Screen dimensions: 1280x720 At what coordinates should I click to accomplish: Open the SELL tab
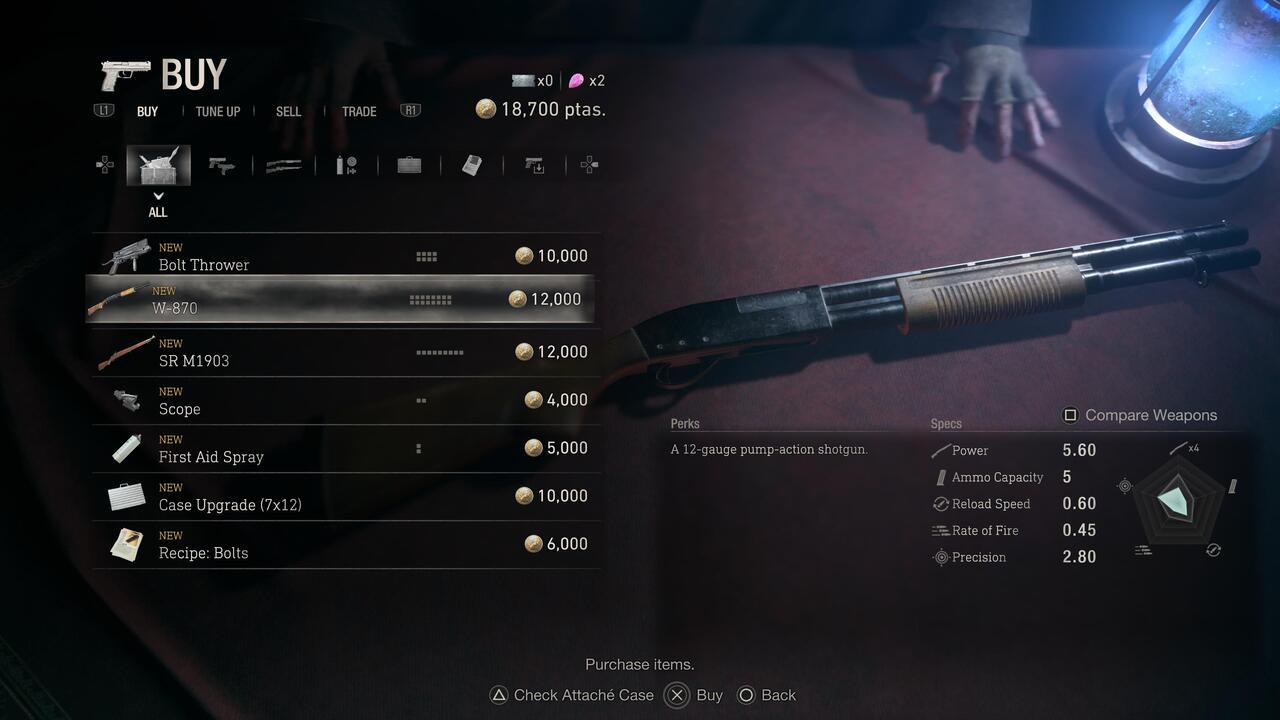(x=288, y=111)
